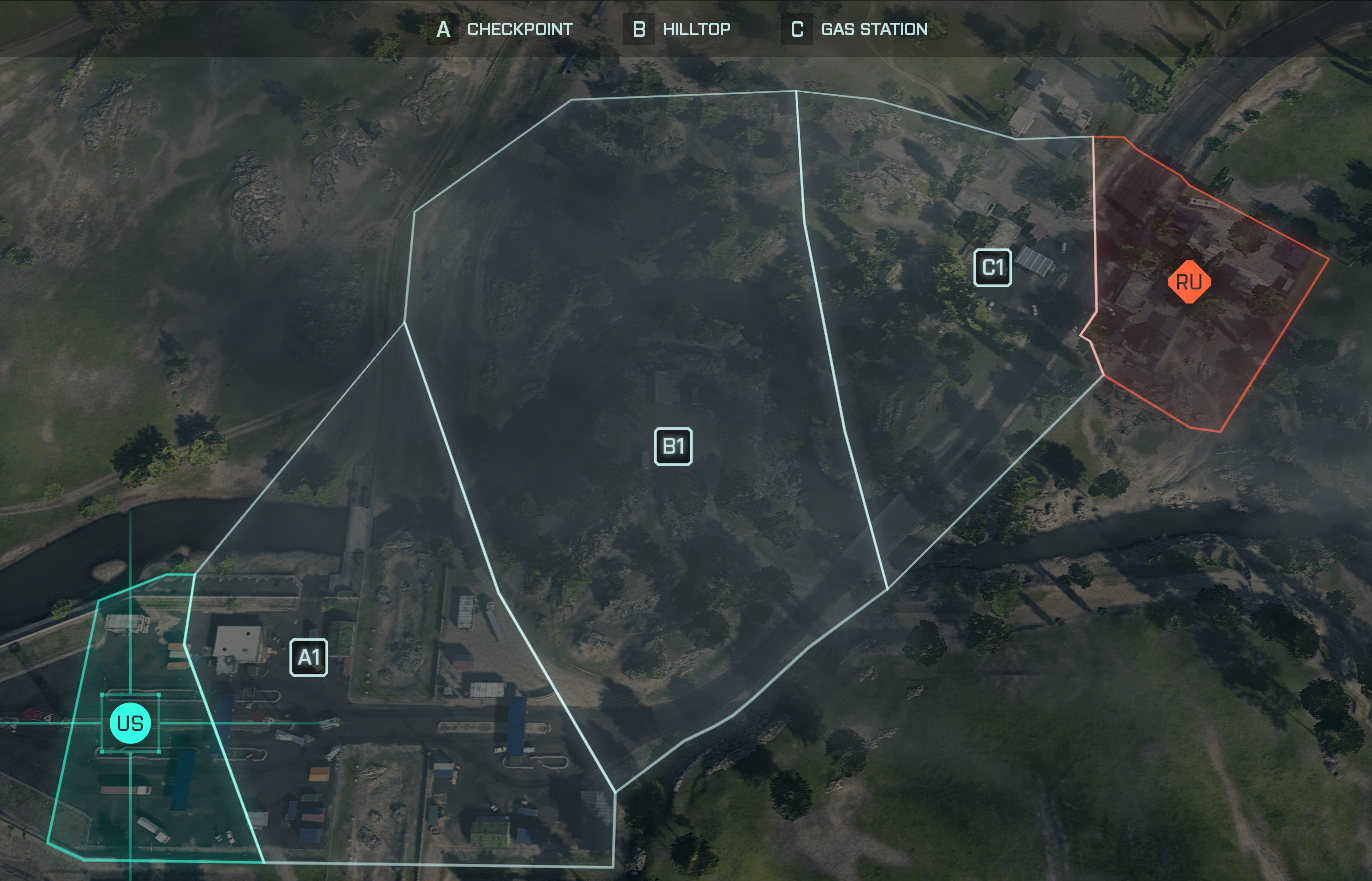Screen dimensions: 1372x881
Task: Click the boxed B icon in the header
Action: coord(637,29)
